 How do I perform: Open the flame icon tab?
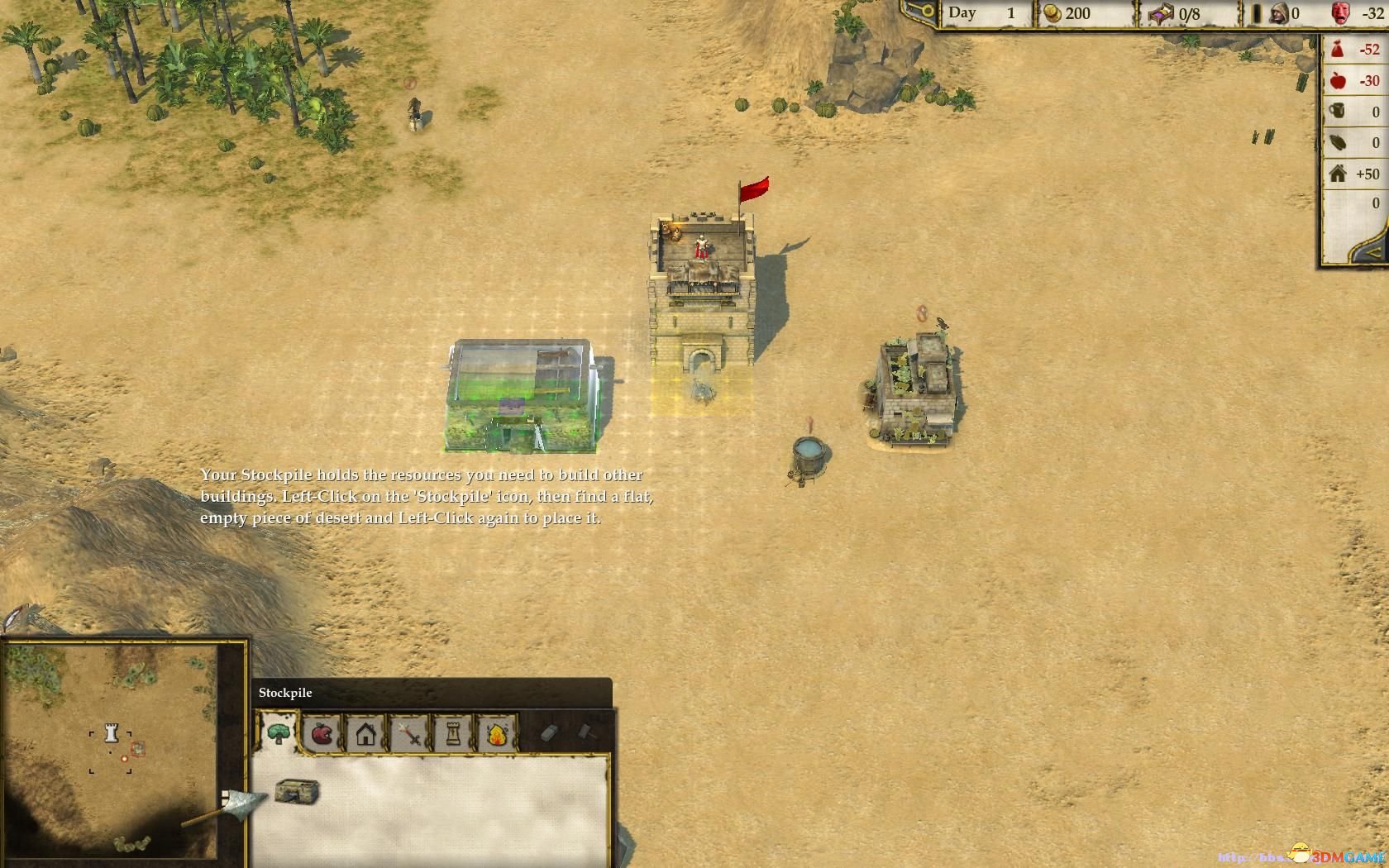[497, 733]
